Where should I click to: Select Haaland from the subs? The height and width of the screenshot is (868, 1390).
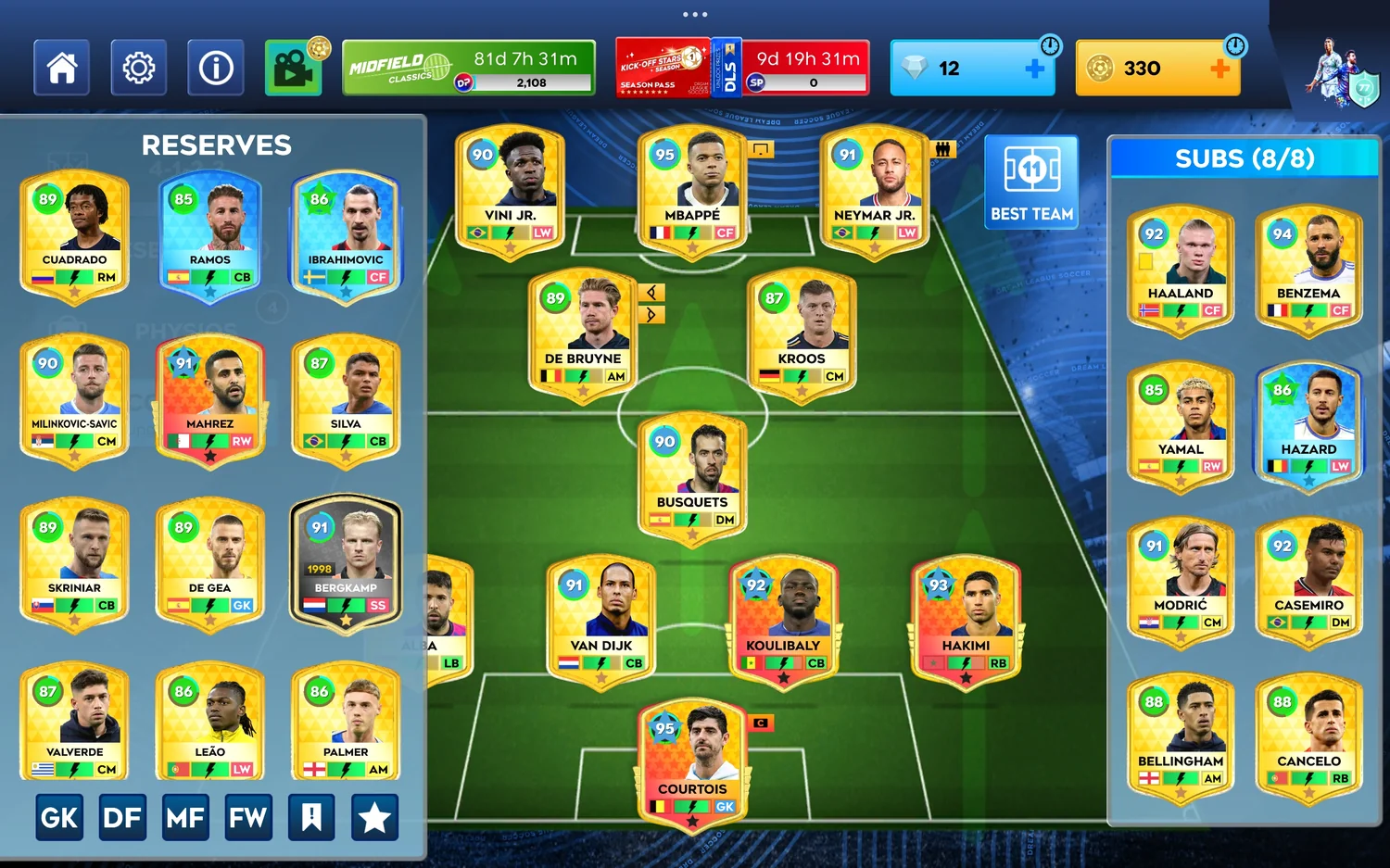tap(1180, 270)
